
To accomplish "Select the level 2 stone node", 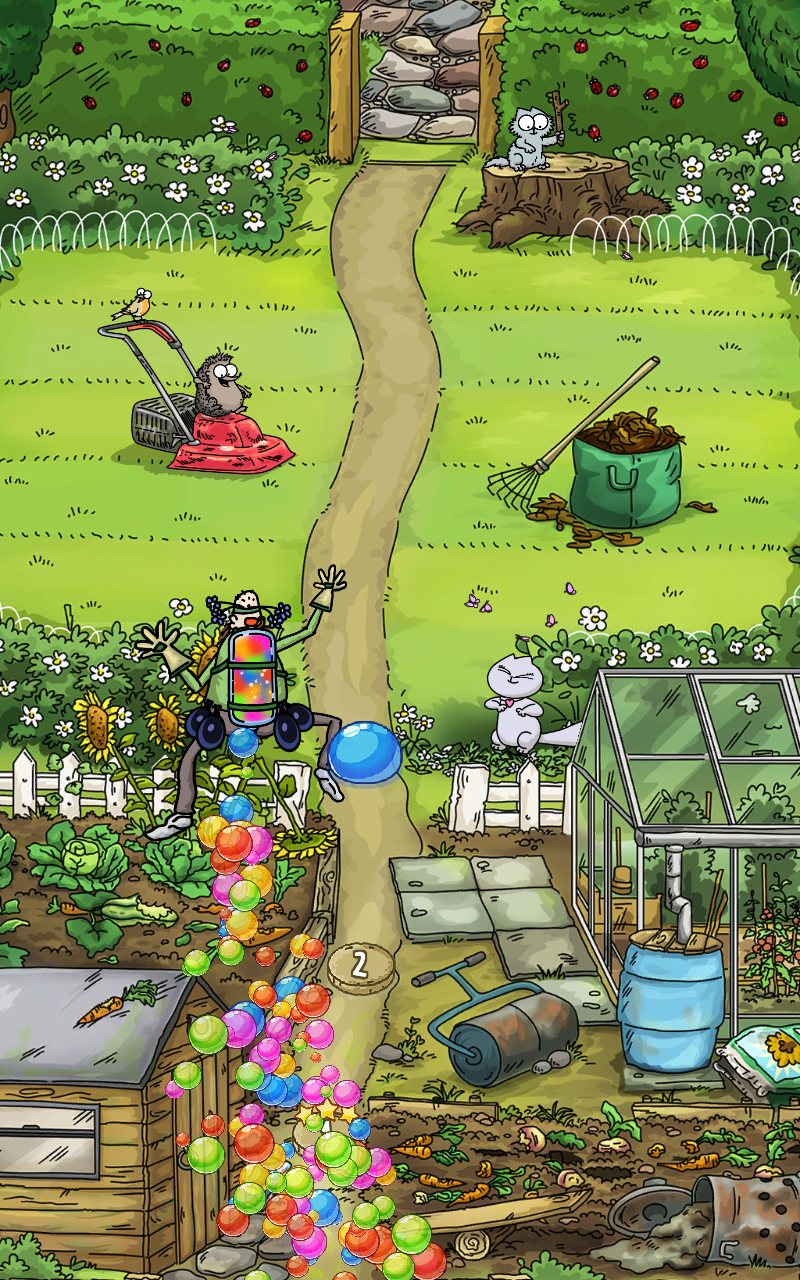I will click(360, 965).
